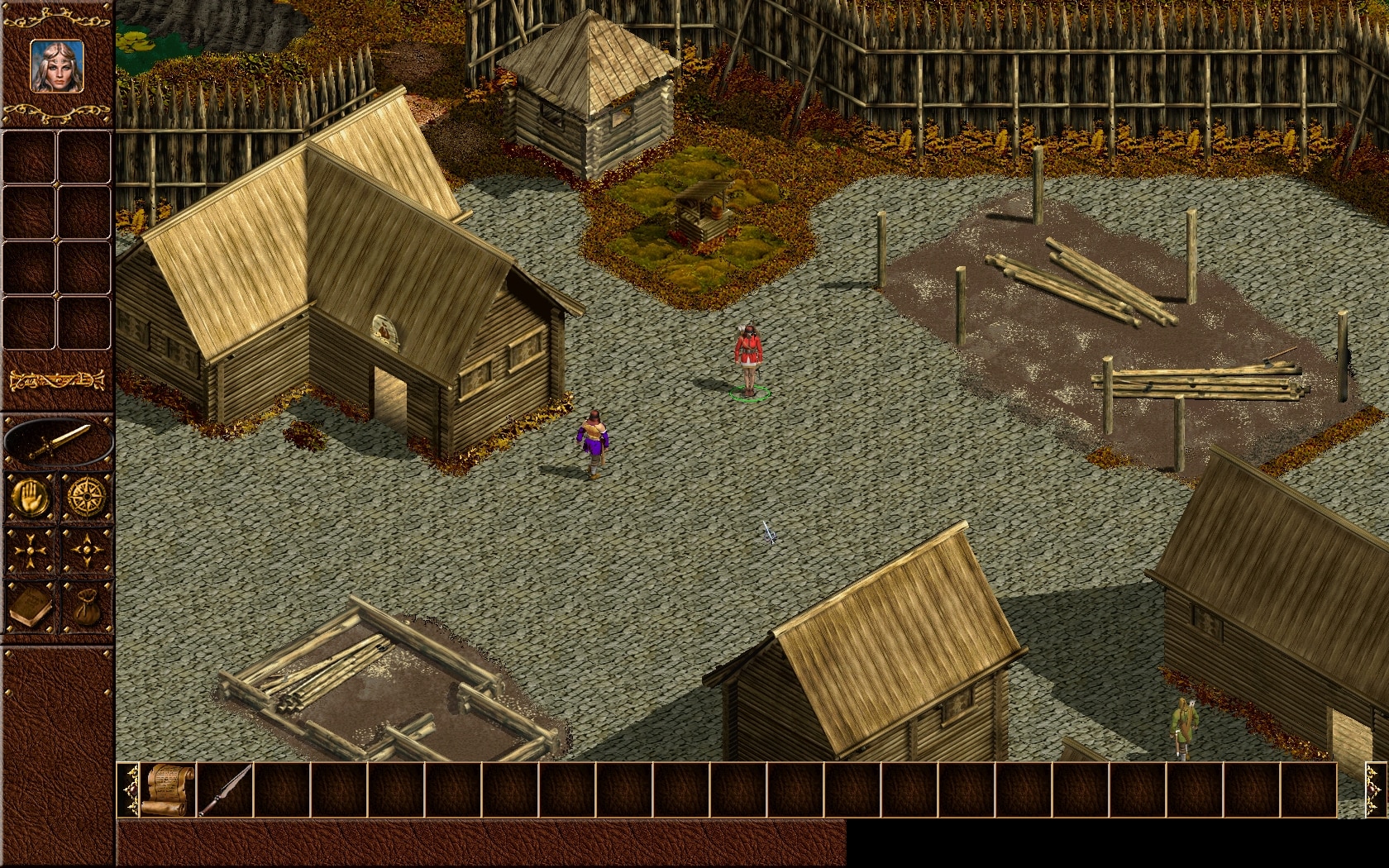Click the outward-pointing arrows formation icon
The height and width of the screenshot is (868, 1389).
coord(86,550)
